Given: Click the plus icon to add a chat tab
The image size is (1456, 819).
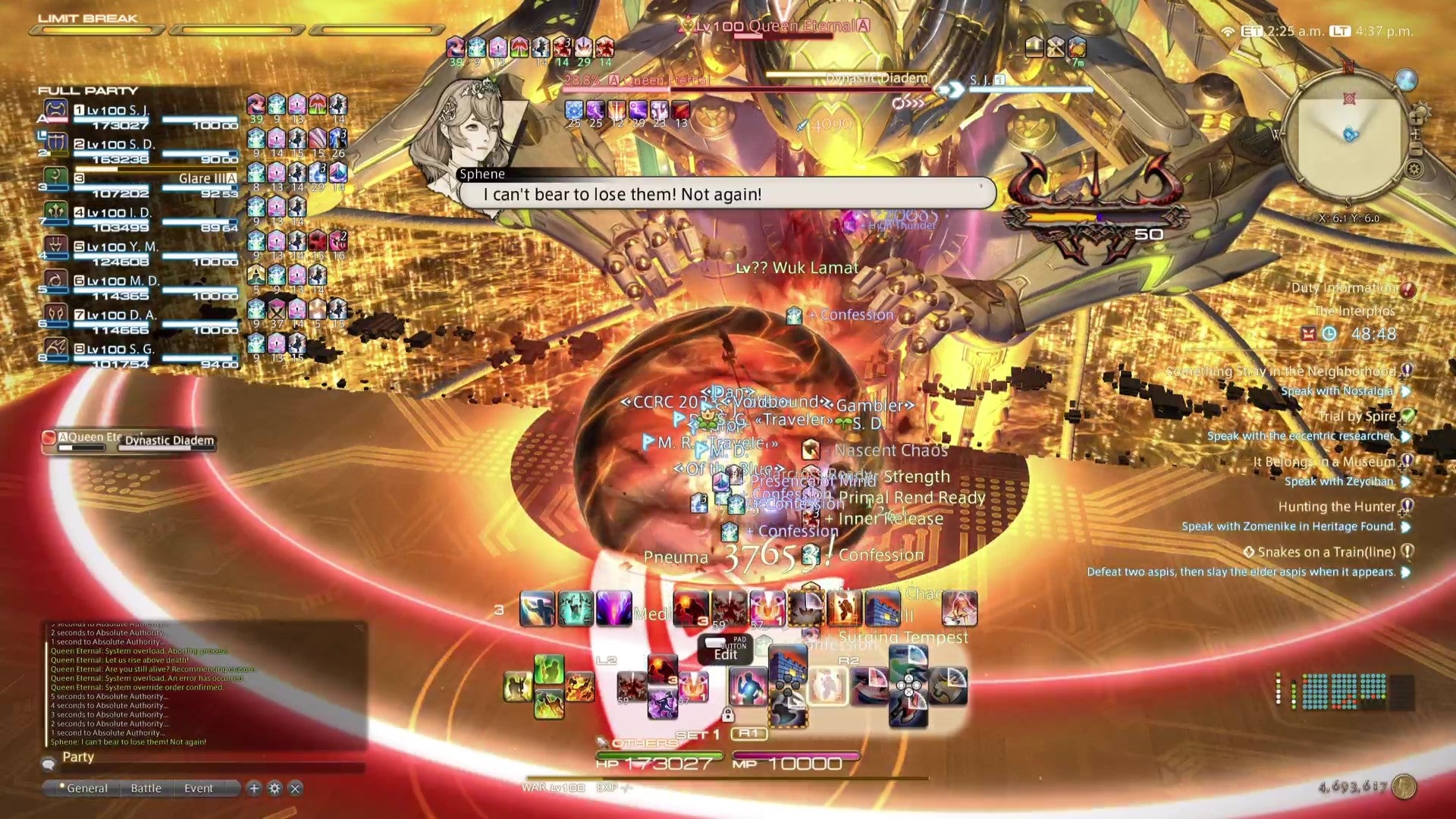Looking at the screenshot, I should 253,789.
